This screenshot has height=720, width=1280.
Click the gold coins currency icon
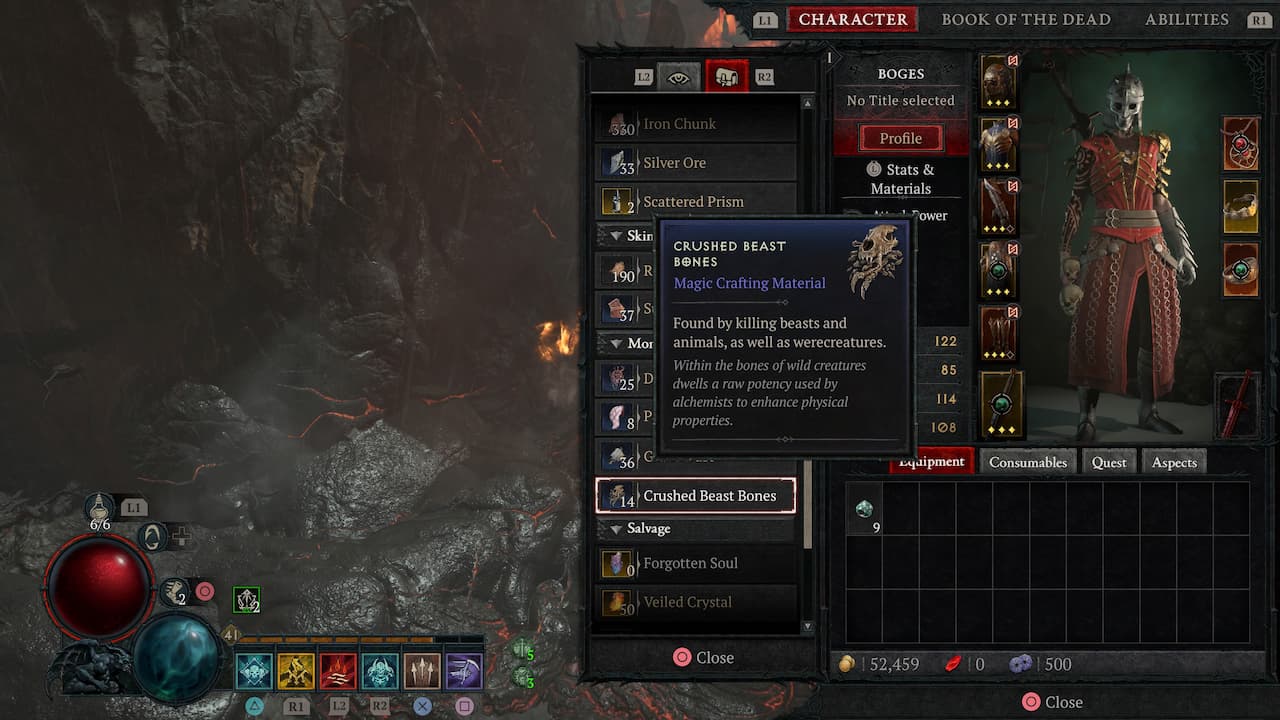(849, 663)
